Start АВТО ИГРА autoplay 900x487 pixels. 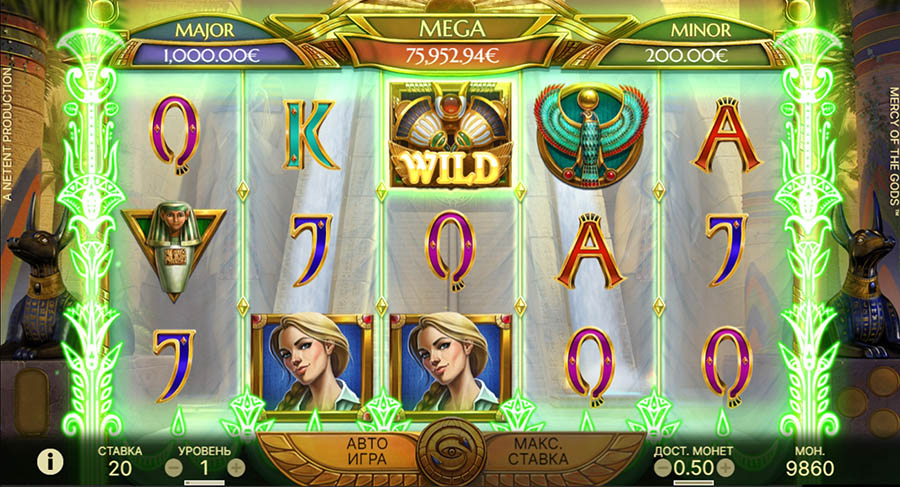tap(365, 451)
